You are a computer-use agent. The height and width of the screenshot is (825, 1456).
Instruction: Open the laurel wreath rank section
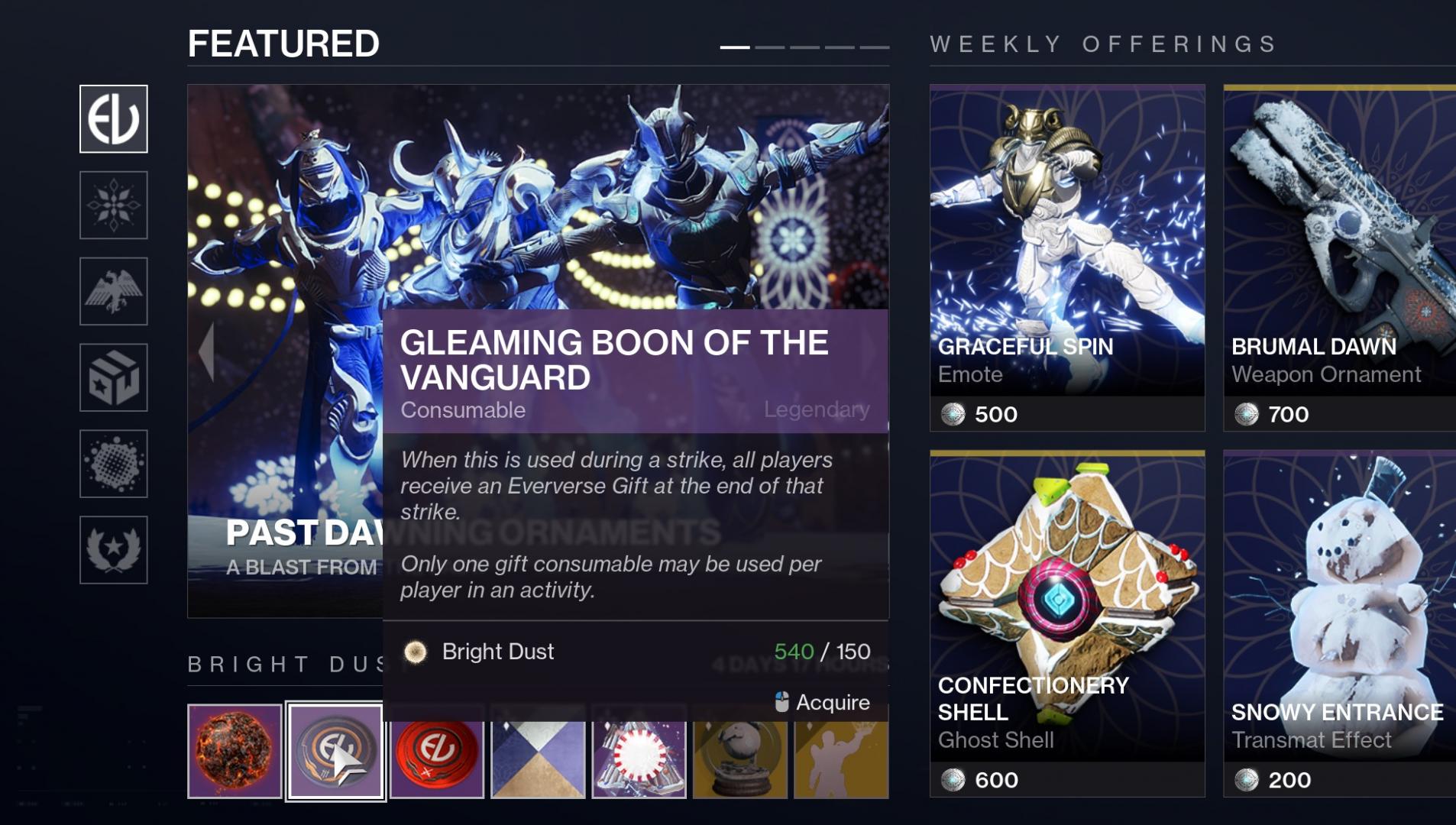tap(113, 548)
